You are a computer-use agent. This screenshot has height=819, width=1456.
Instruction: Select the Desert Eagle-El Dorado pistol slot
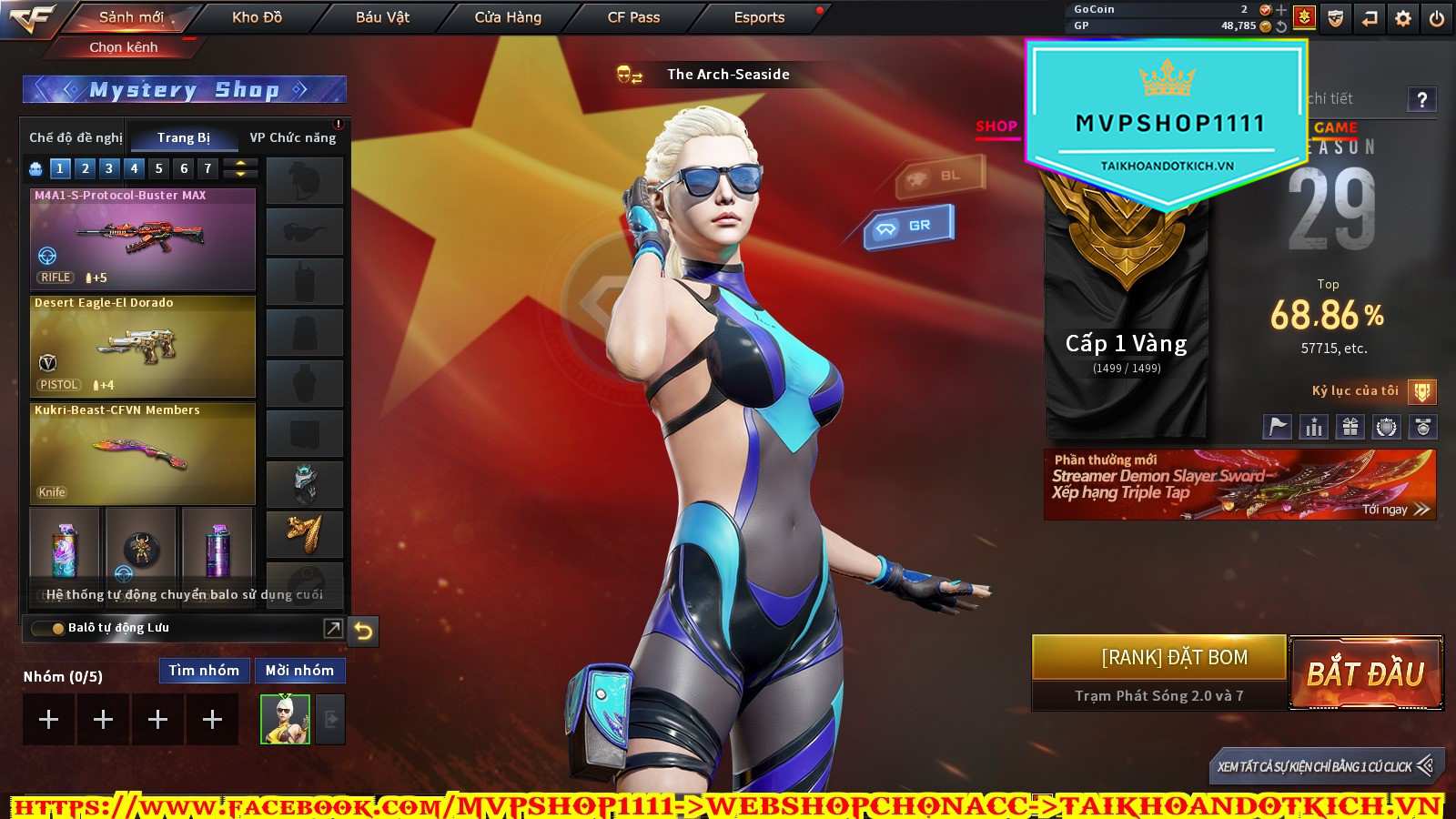point(143,346)
